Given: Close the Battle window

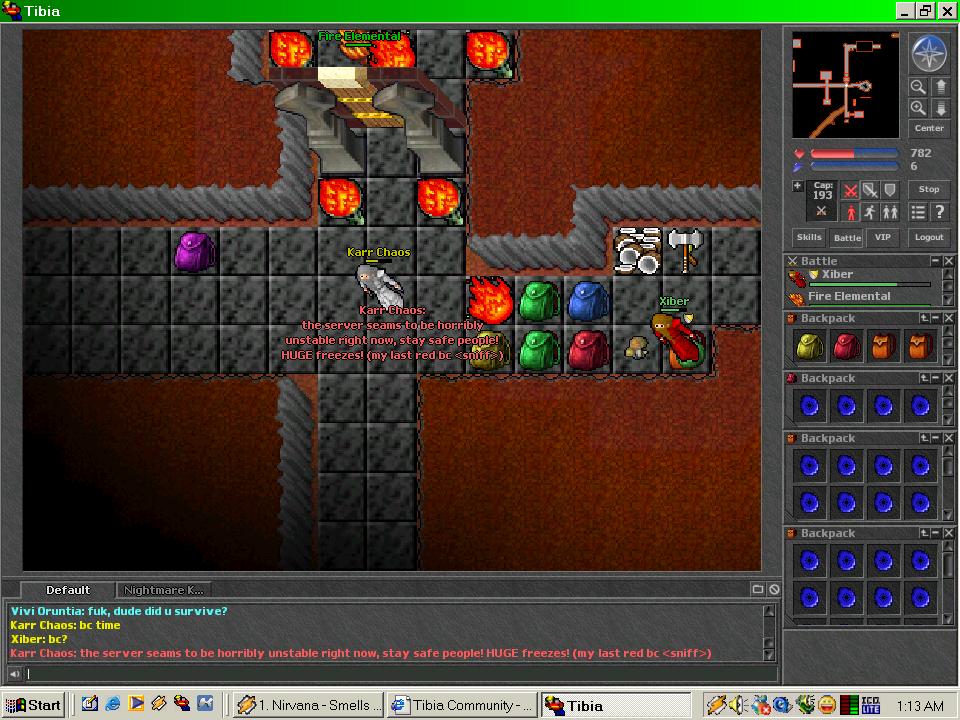Looking at the screenshot, I should tap(948, 261).
